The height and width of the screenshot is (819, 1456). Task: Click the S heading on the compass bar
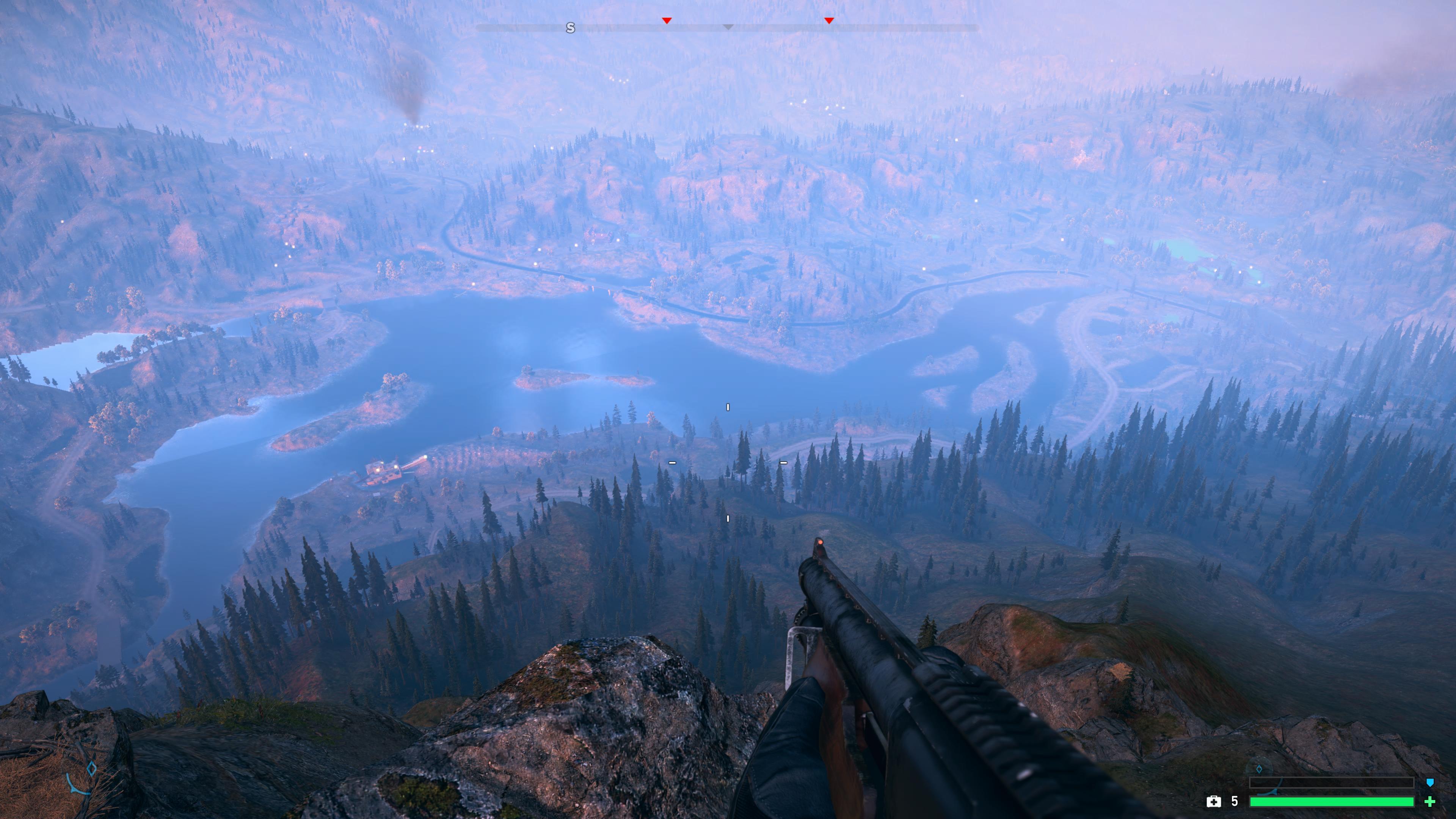pyautogui.click(x=570, y=28)
